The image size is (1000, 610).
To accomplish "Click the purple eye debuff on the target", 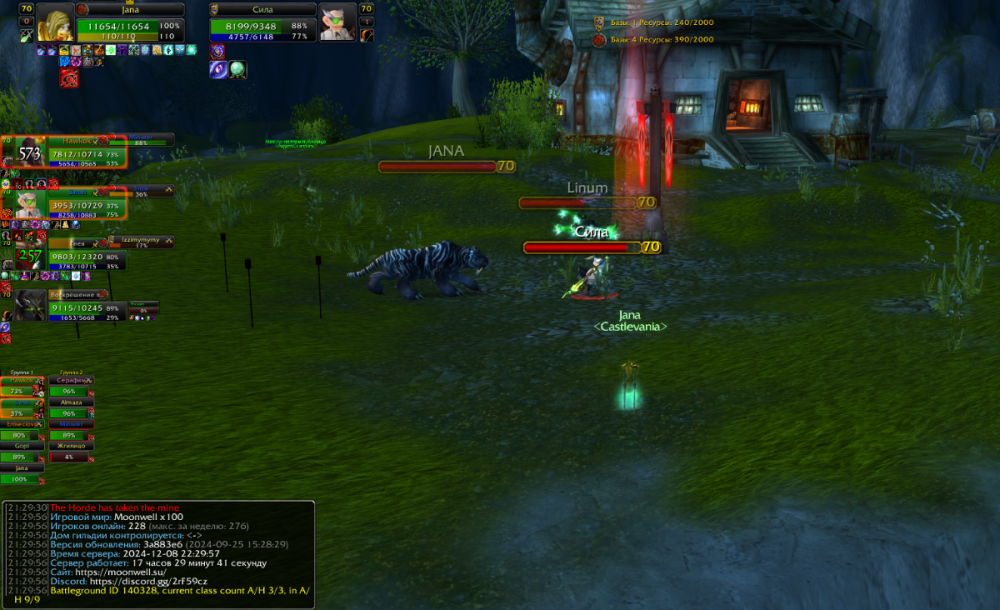I will pos(218,69).
